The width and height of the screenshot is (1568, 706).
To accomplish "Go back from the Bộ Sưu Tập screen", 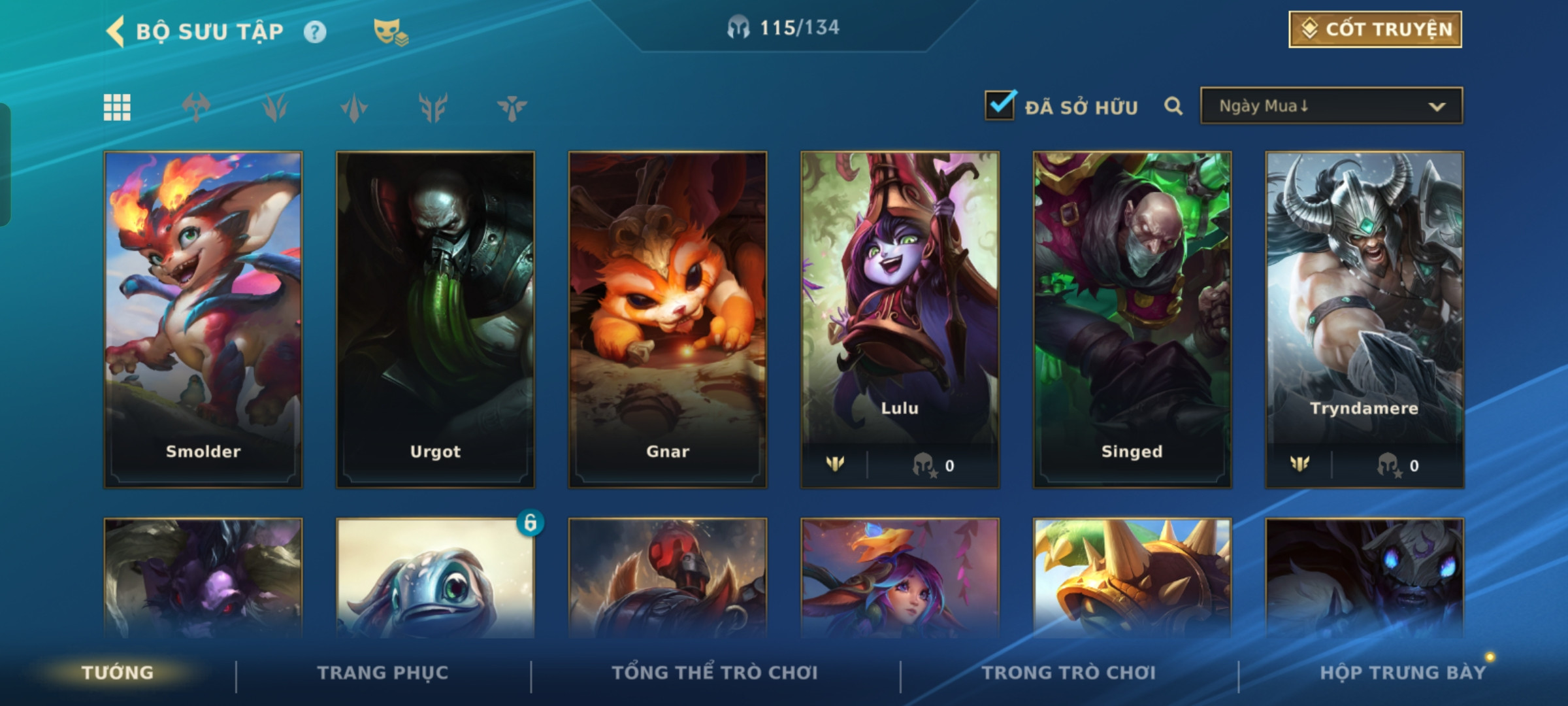I will click(x=116, y=31).
